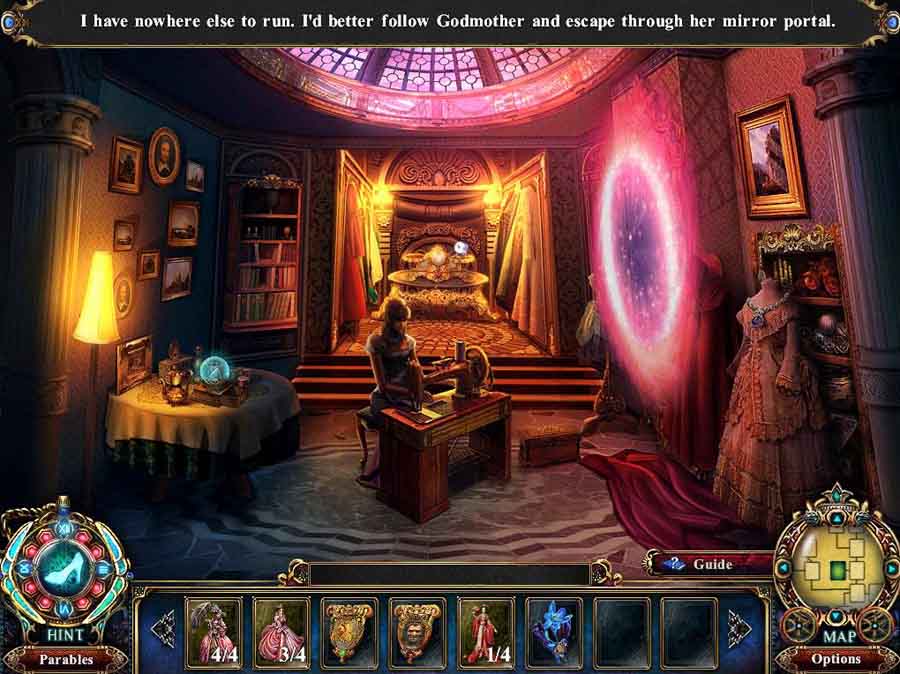Screen dimensions: 900x674
Task: Select the 4/4 parasol lady figurine
Action: (213, 630)
